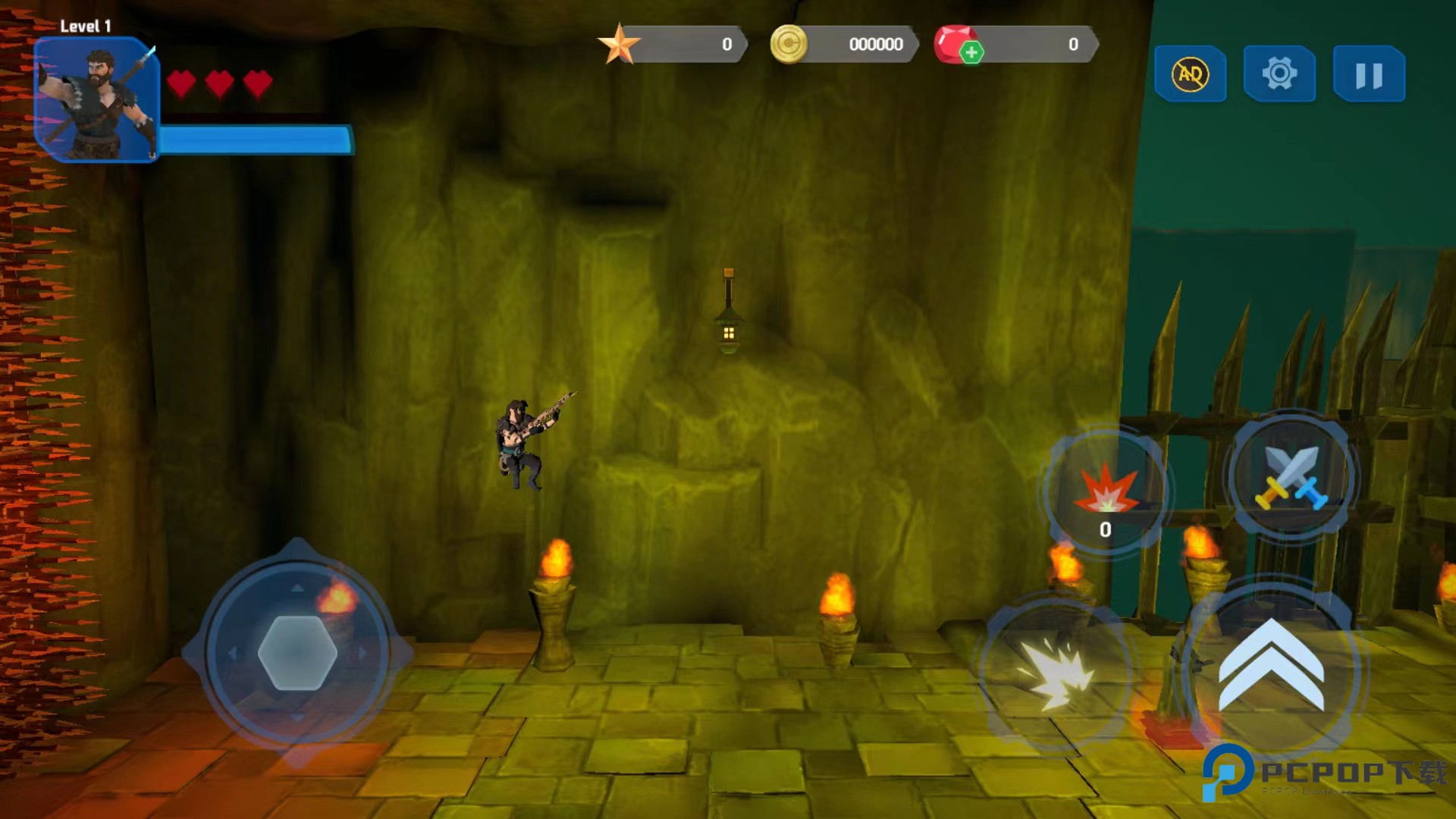Jump using the double-chevron up button
Screen dimensions: 1456x819
[1272, 666]
